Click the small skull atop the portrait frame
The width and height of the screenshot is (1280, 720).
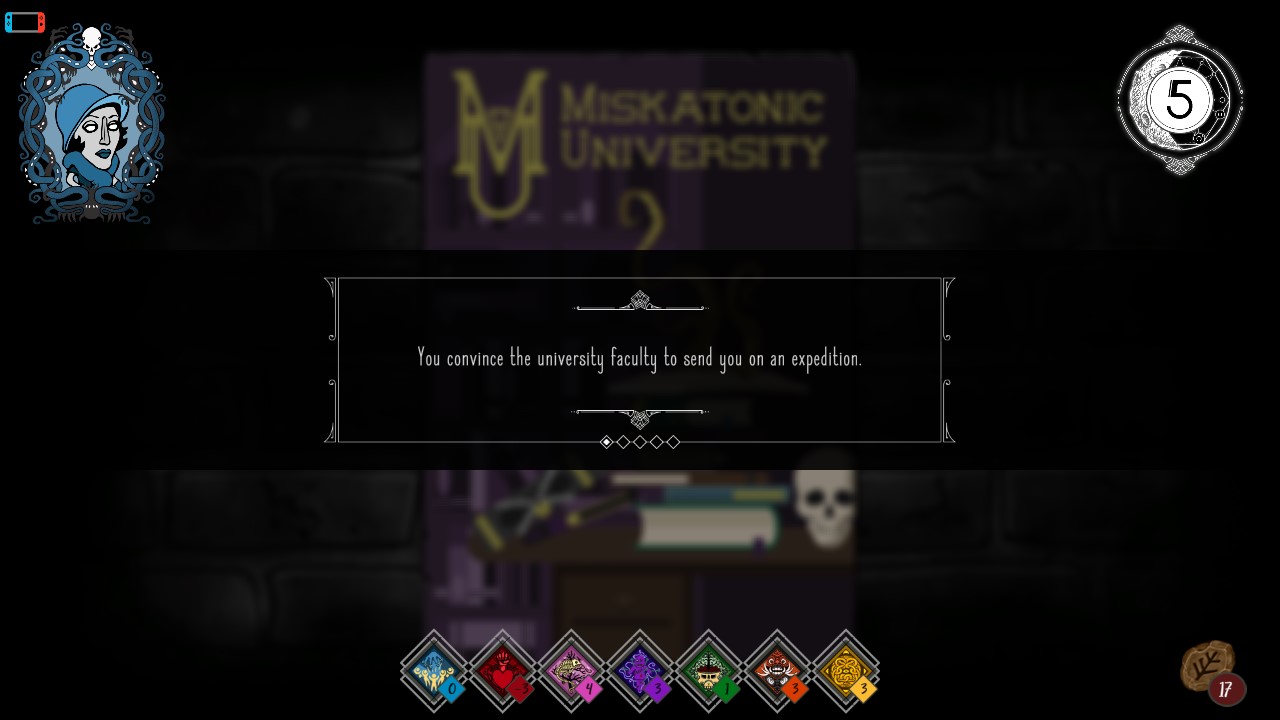[x=91, y=41]
